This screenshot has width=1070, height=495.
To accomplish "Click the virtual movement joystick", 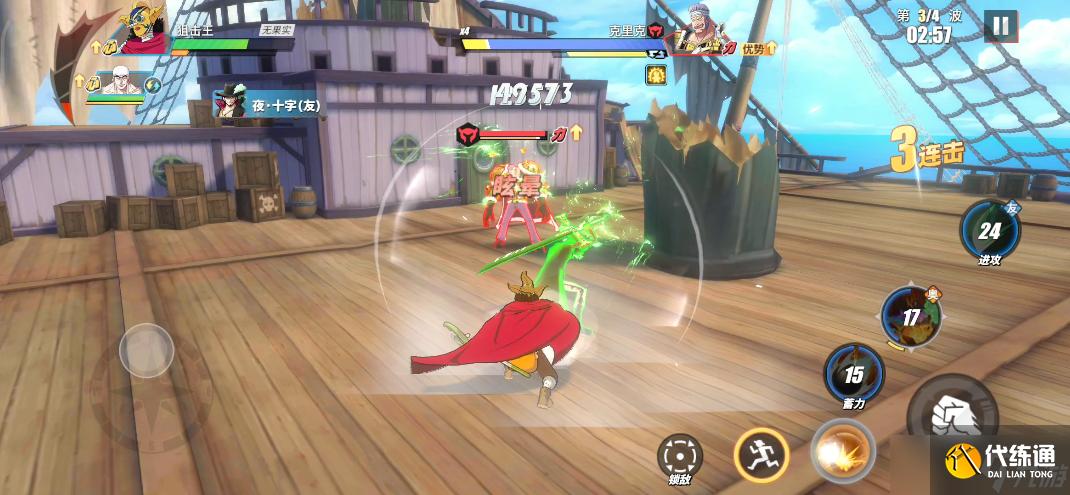I will pyautogui.click(x=147, y=351).
